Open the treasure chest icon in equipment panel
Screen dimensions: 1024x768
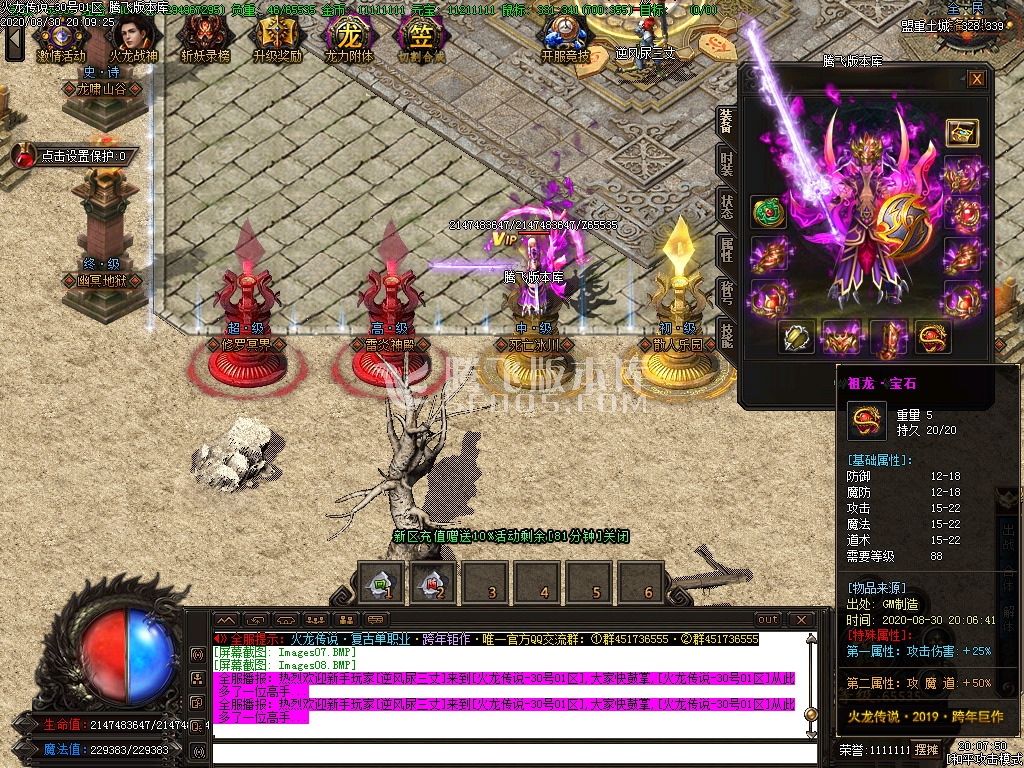click(x=962, y=133)
